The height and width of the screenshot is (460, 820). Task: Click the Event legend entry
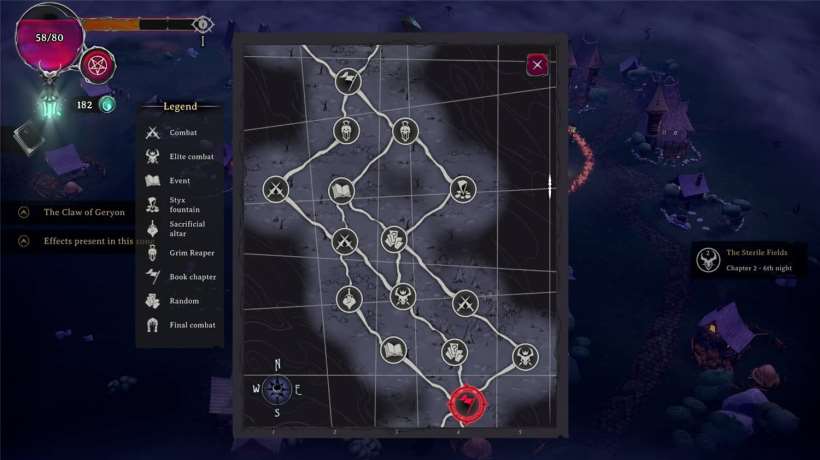[180, 181]
